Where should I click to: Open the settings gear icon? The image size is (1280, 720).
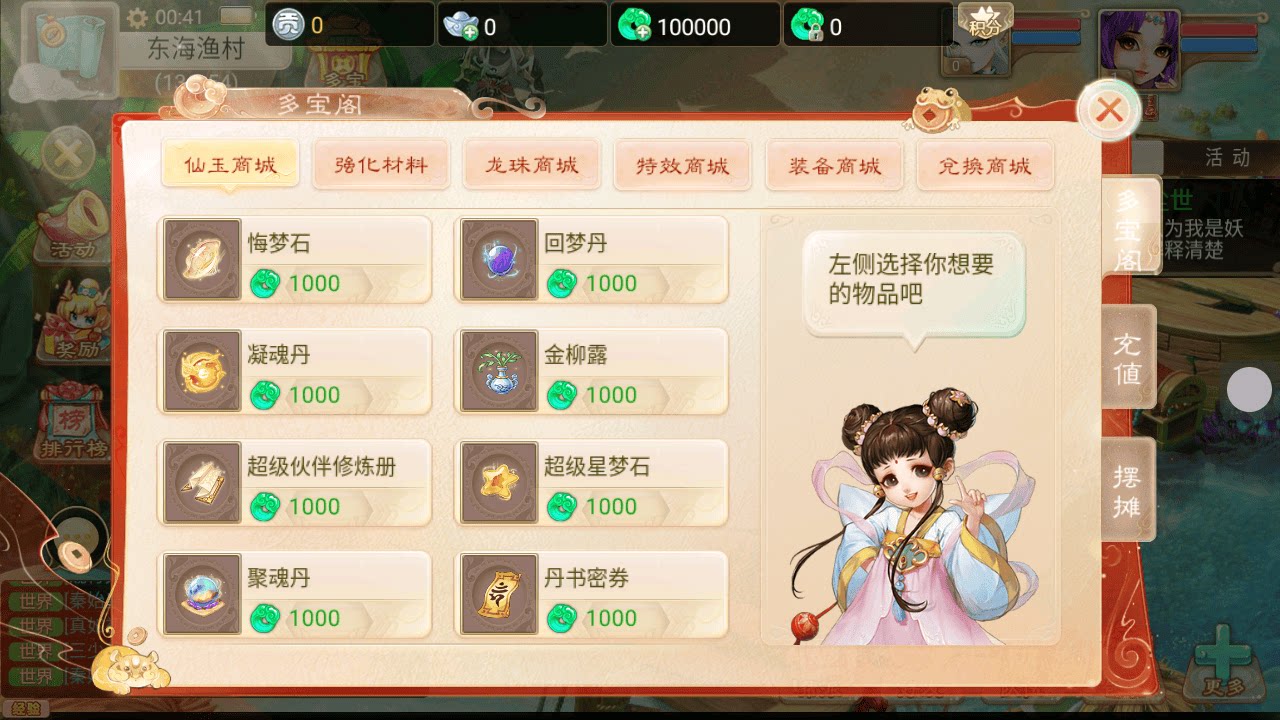tap(136, 16)
